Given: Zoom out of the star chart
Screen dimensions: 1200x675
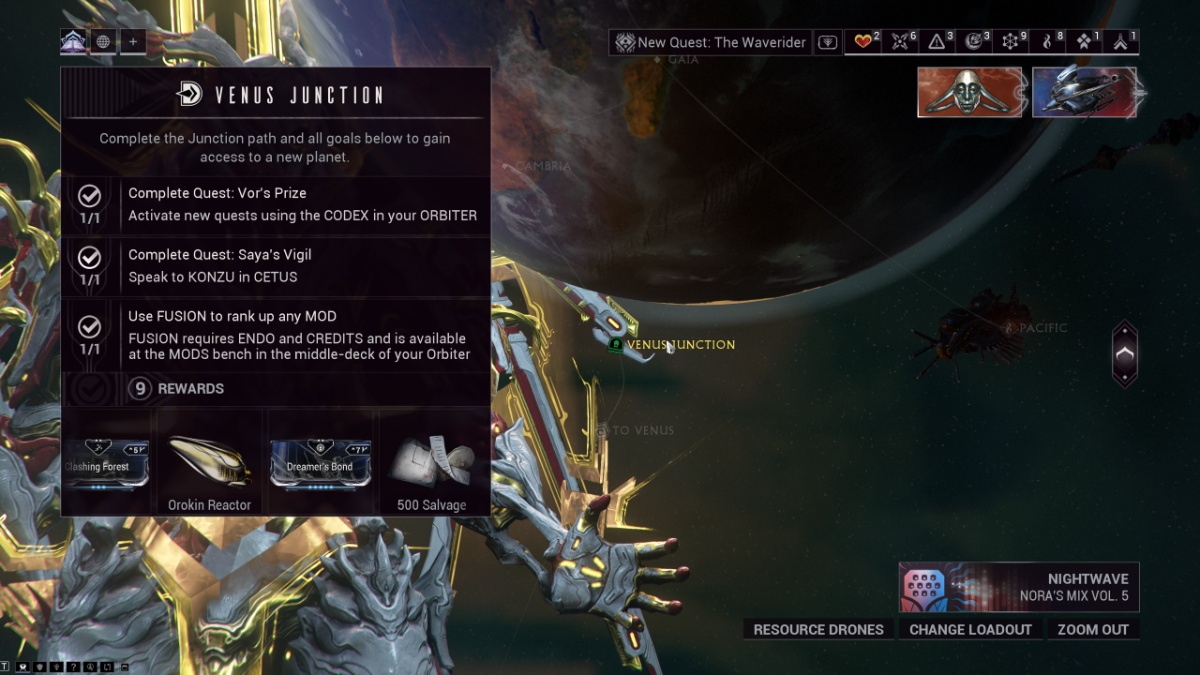Looking at the screenshot, I should [1092, 629].
